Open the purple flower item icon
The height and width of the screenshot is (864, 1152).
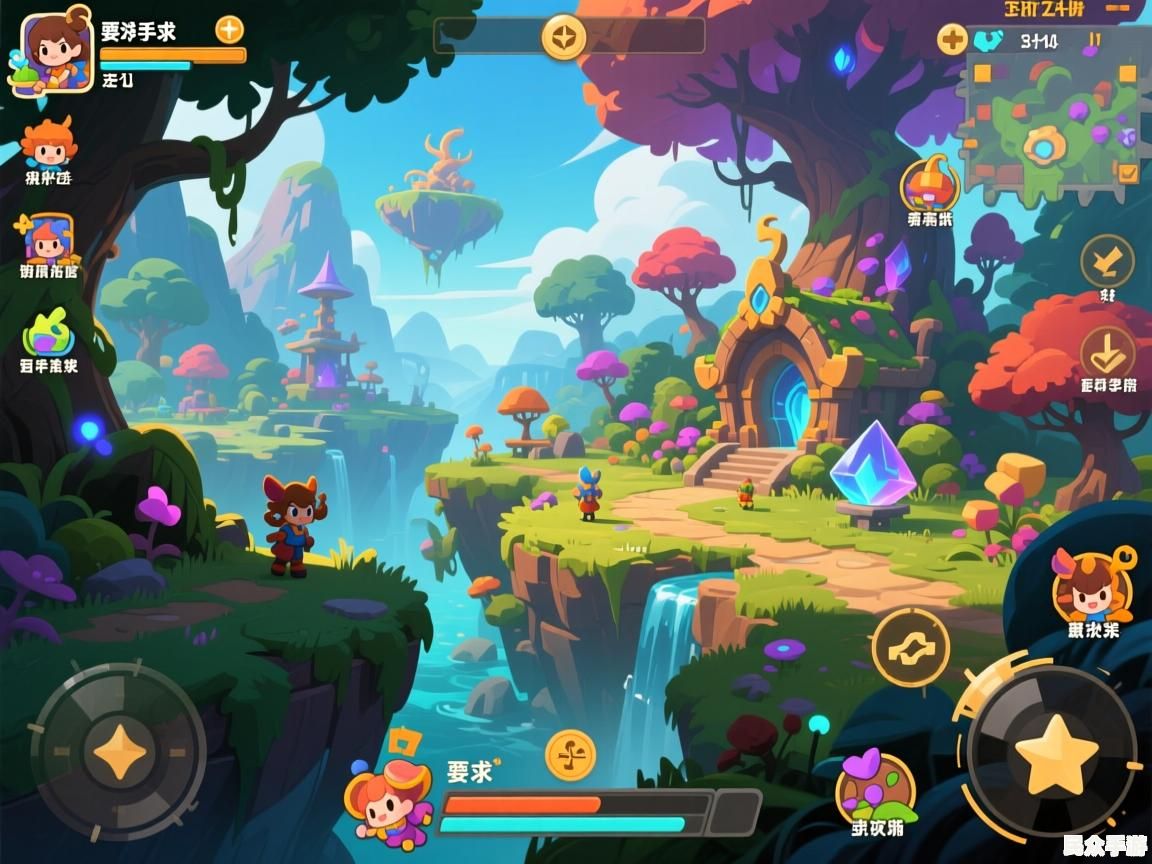click(x=876, y=786)
